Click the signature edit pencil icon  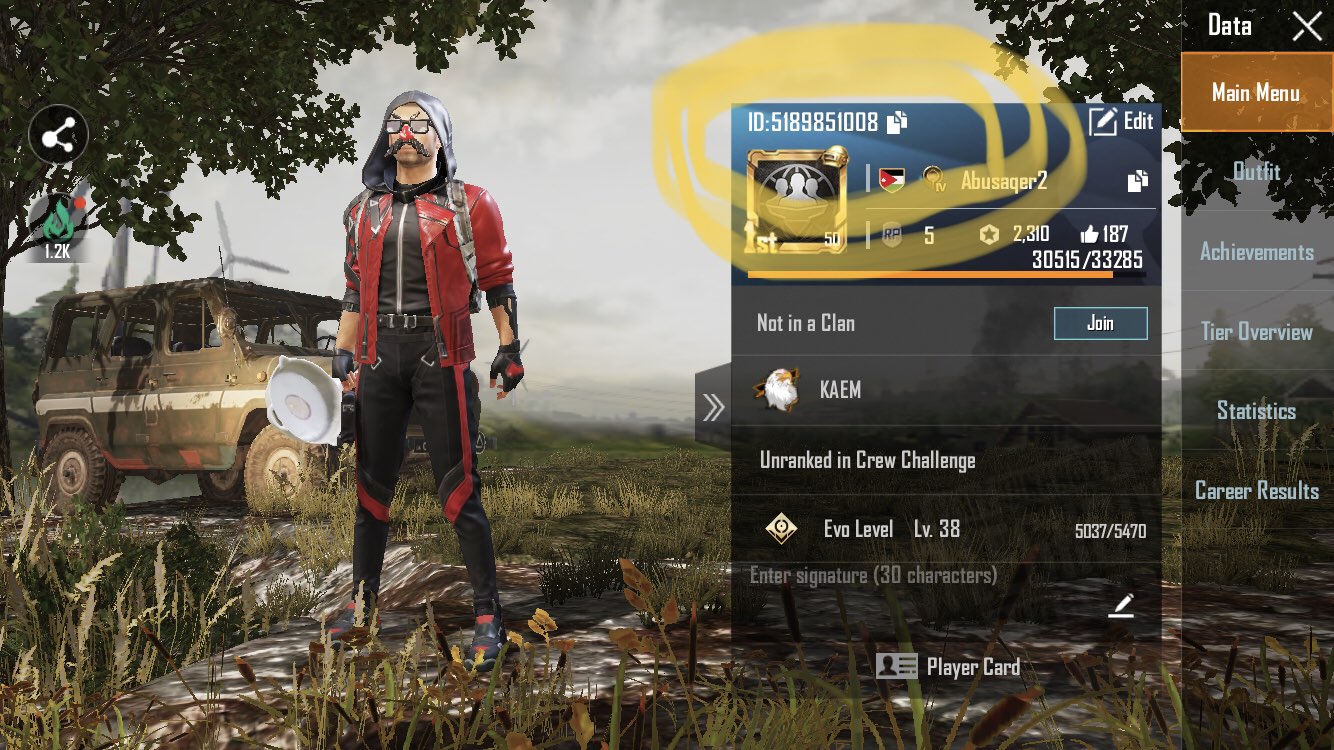pos(1125,606)
